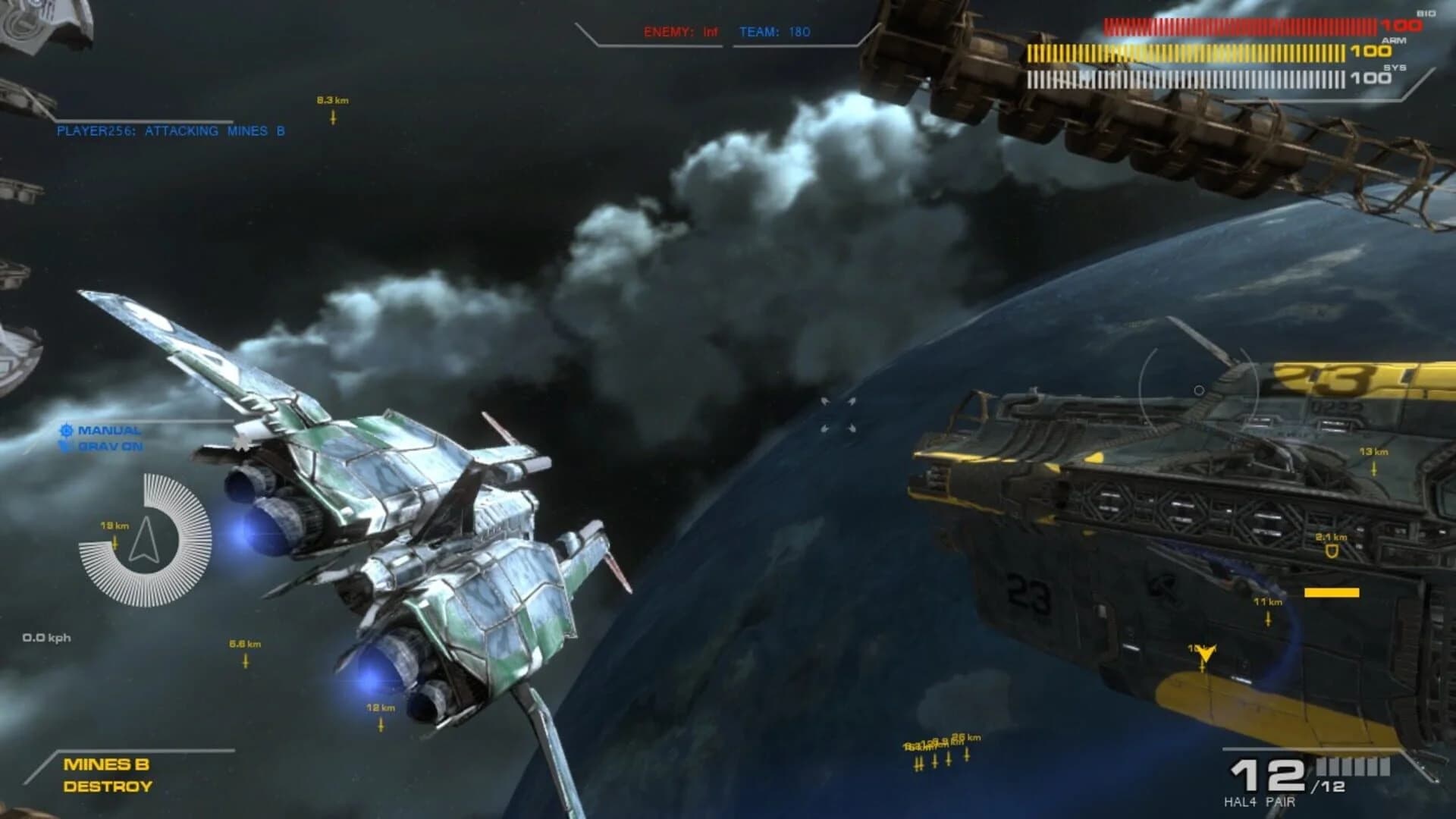Expand the PLAYER256 attack notification
The height and width of the screenshot is (819, 1456).
point(171,130)
